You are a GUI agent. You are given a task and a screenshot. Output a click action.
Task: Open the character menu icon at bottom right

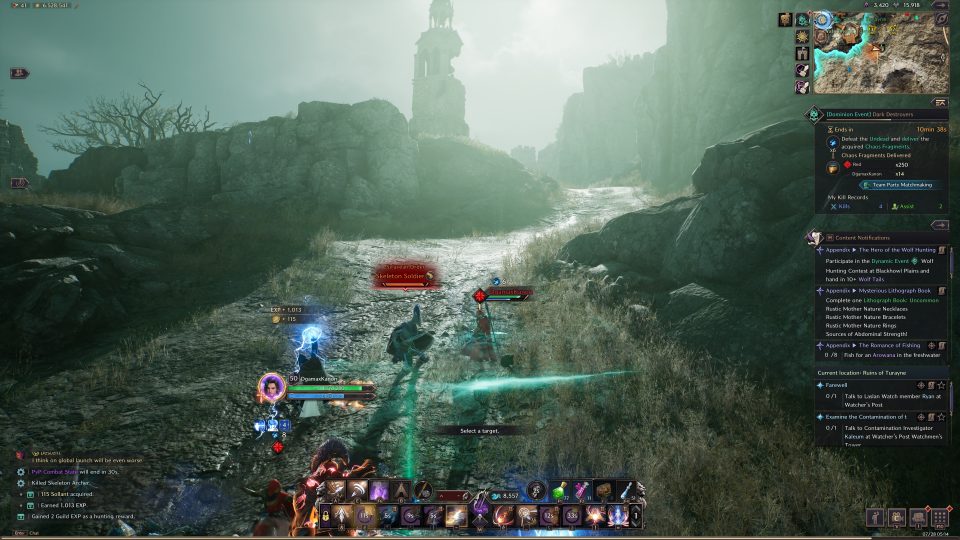[876, 517]
